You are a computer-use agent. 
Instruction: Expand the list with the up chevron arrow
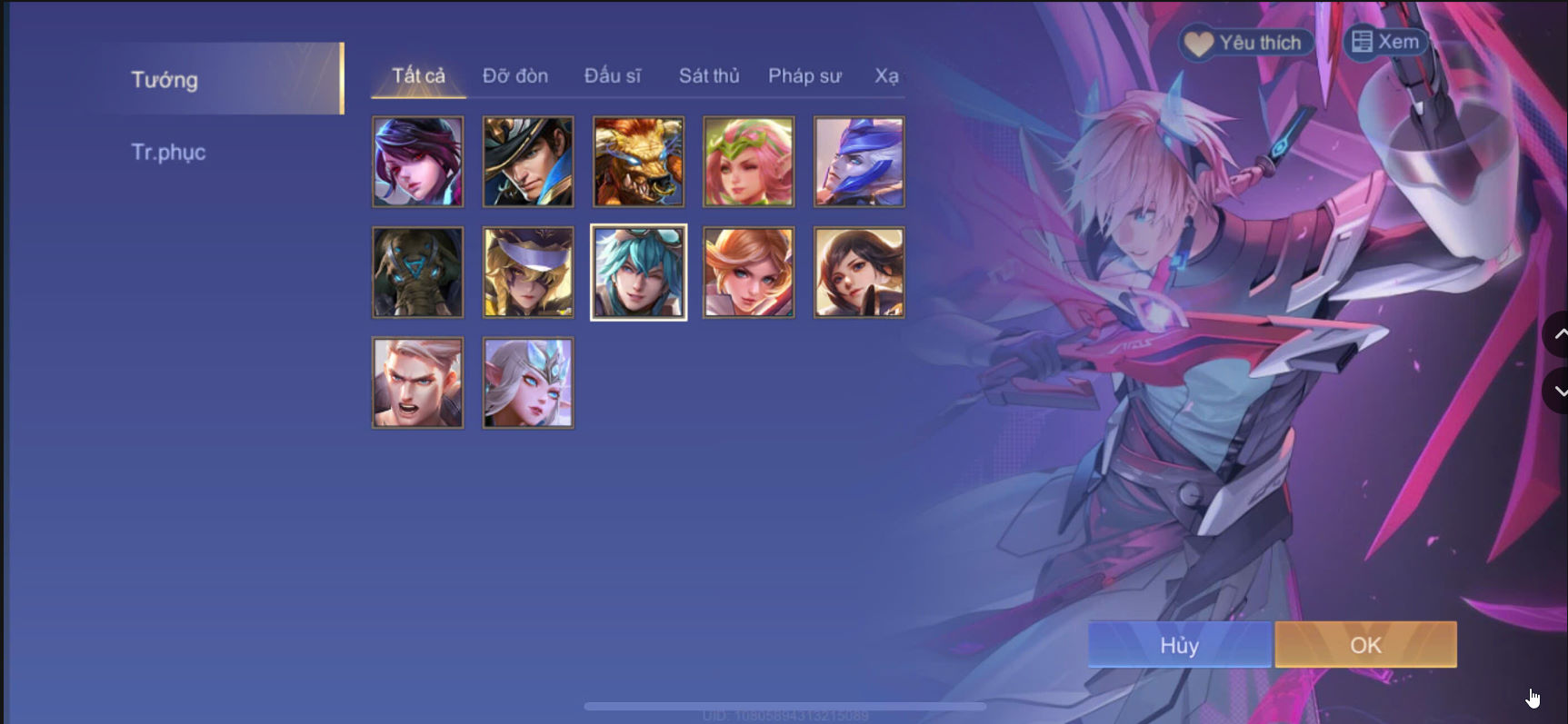tap(1558, 333)
